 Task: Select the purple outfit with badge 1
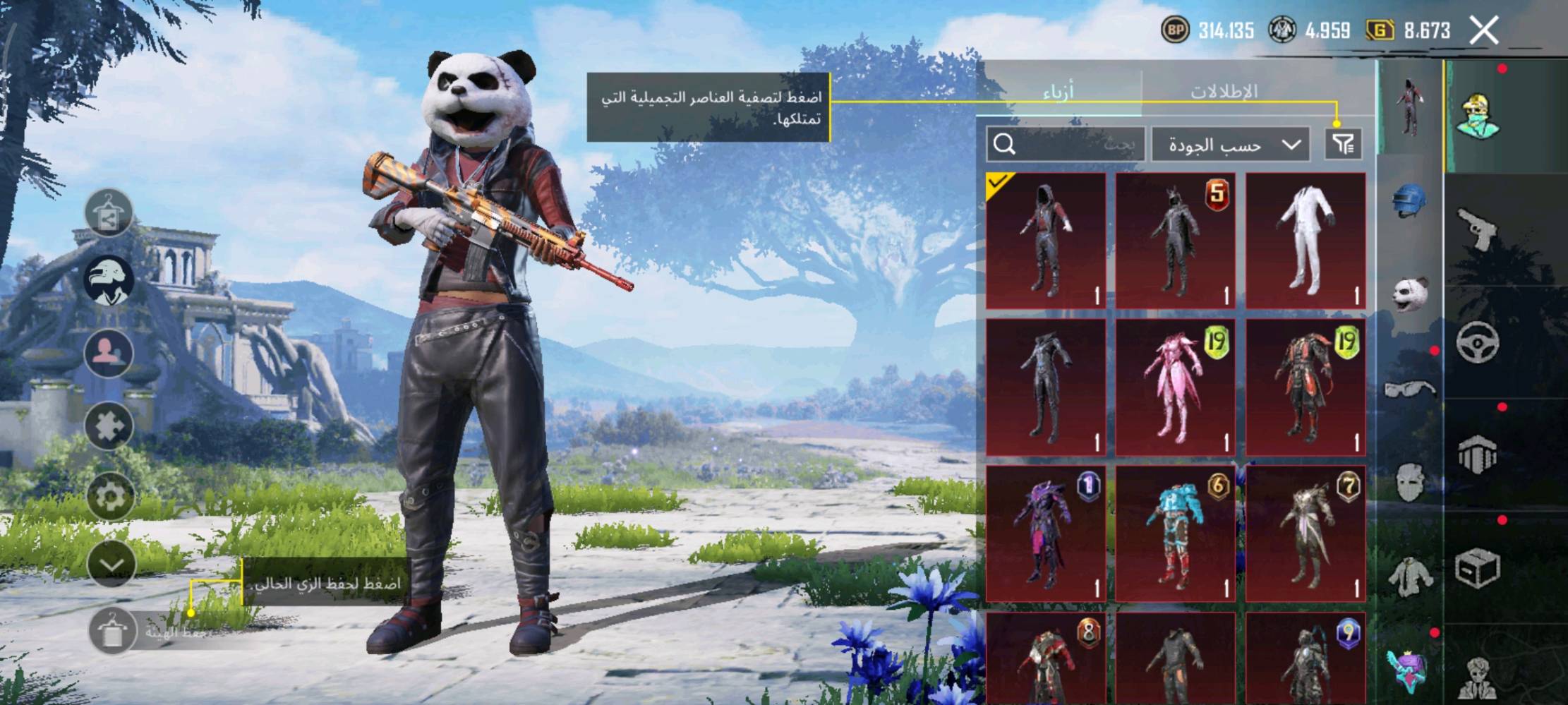click(x=1045, y=534)
